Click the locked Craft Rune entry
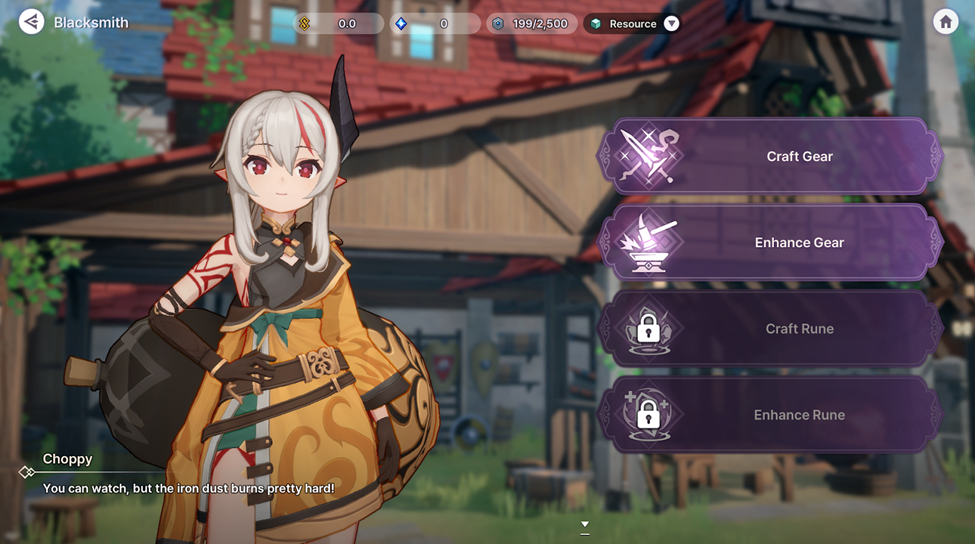The image size is (975, 544). click(x=770, y=328)
